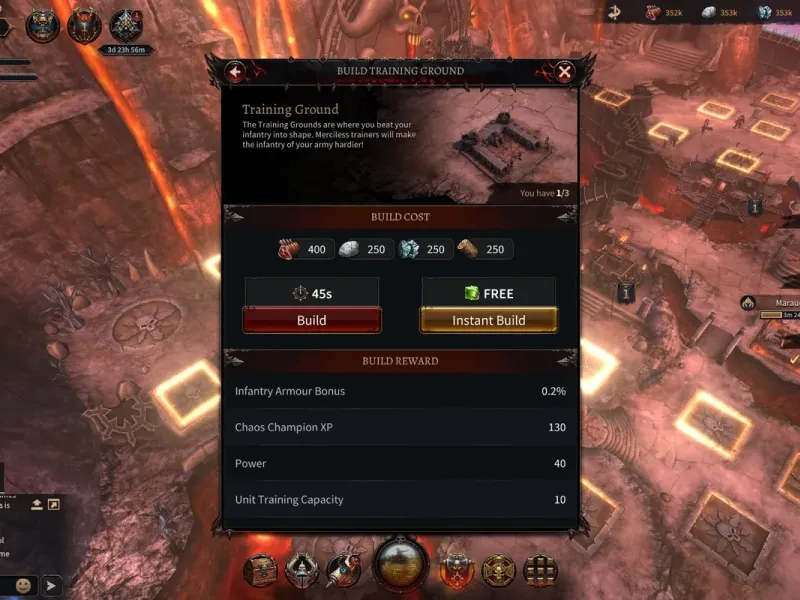800x600 pixels.
Task: Choose the free Instant Build button
Action: coord(489,320)
